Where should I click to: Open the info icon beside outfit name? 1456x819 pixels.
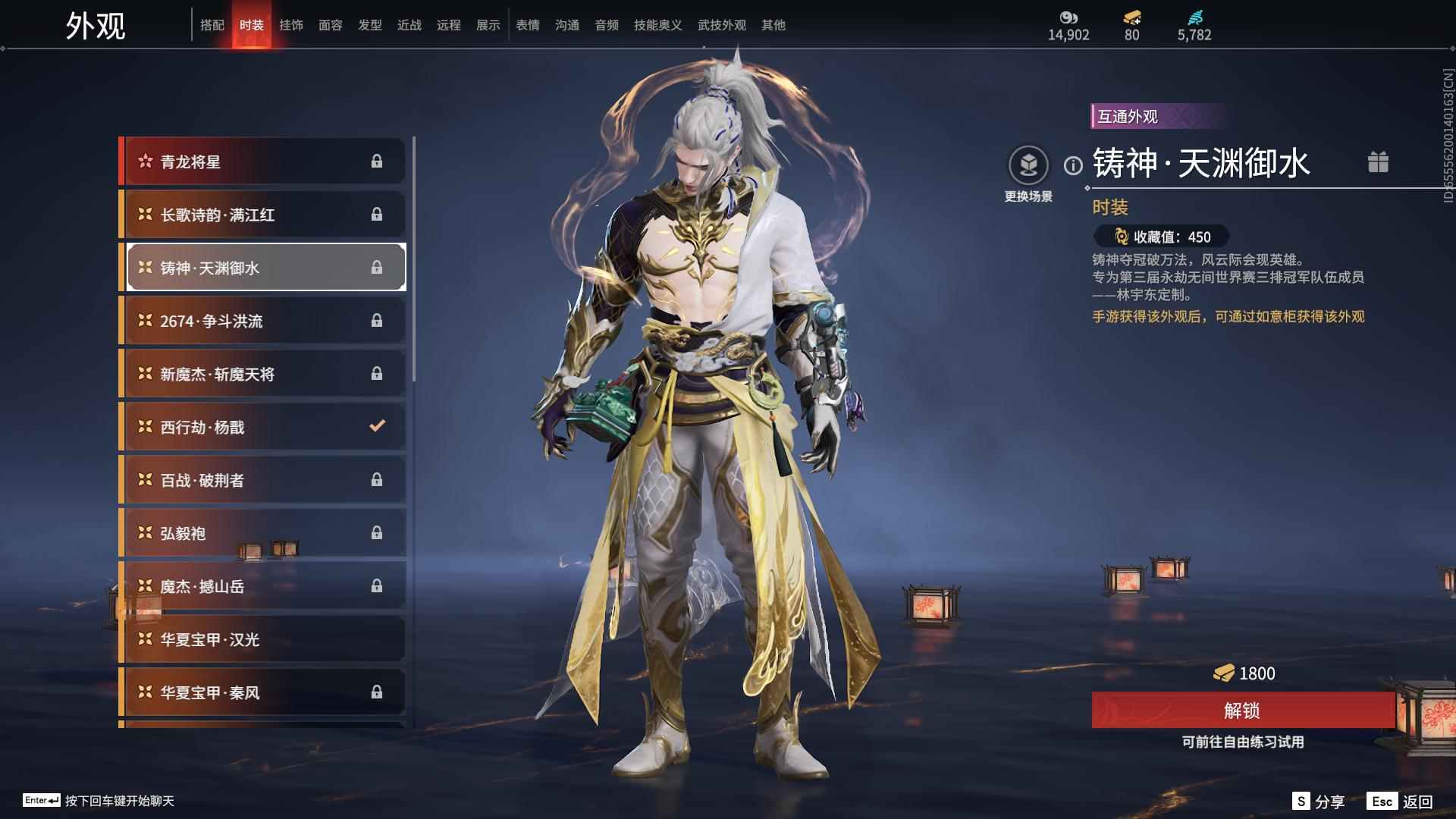(x=1073, y=165)
